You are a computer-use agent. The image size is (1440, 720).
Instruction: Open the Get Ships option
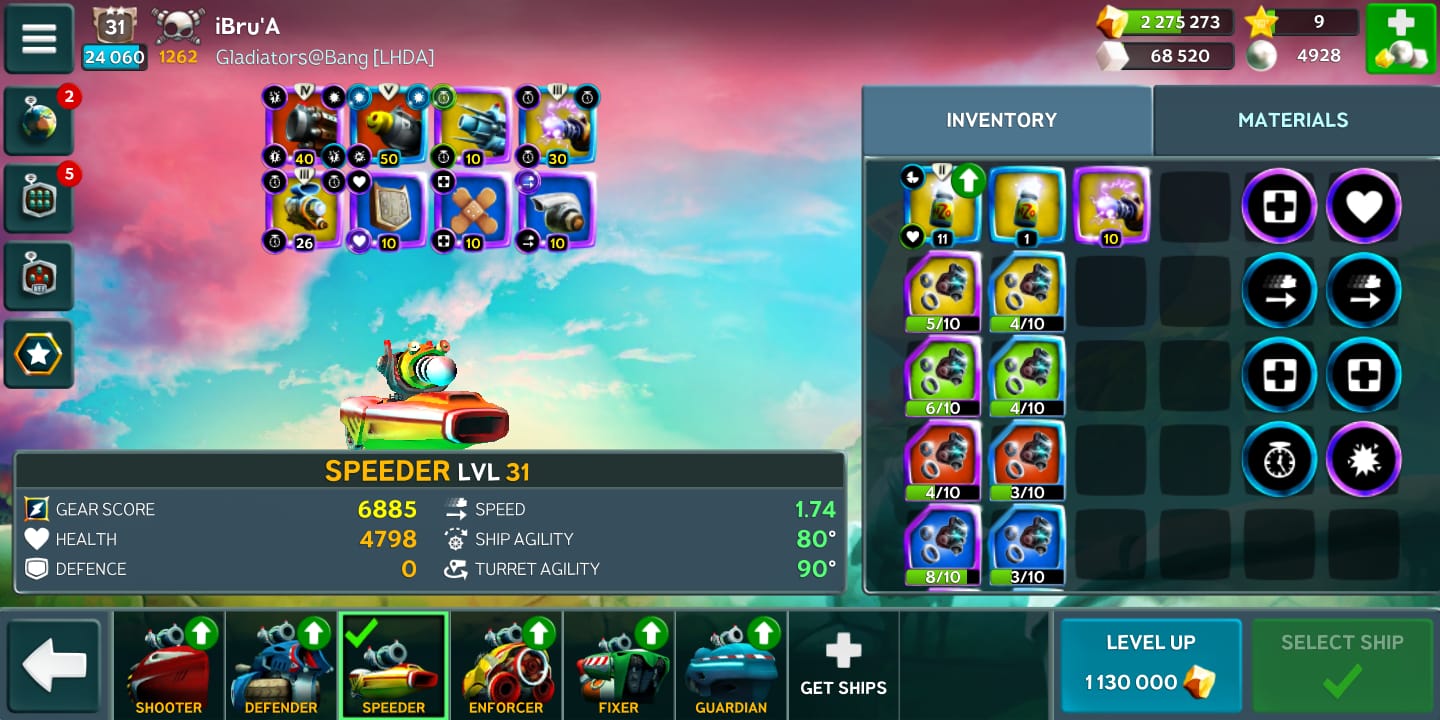coord(843,667)
